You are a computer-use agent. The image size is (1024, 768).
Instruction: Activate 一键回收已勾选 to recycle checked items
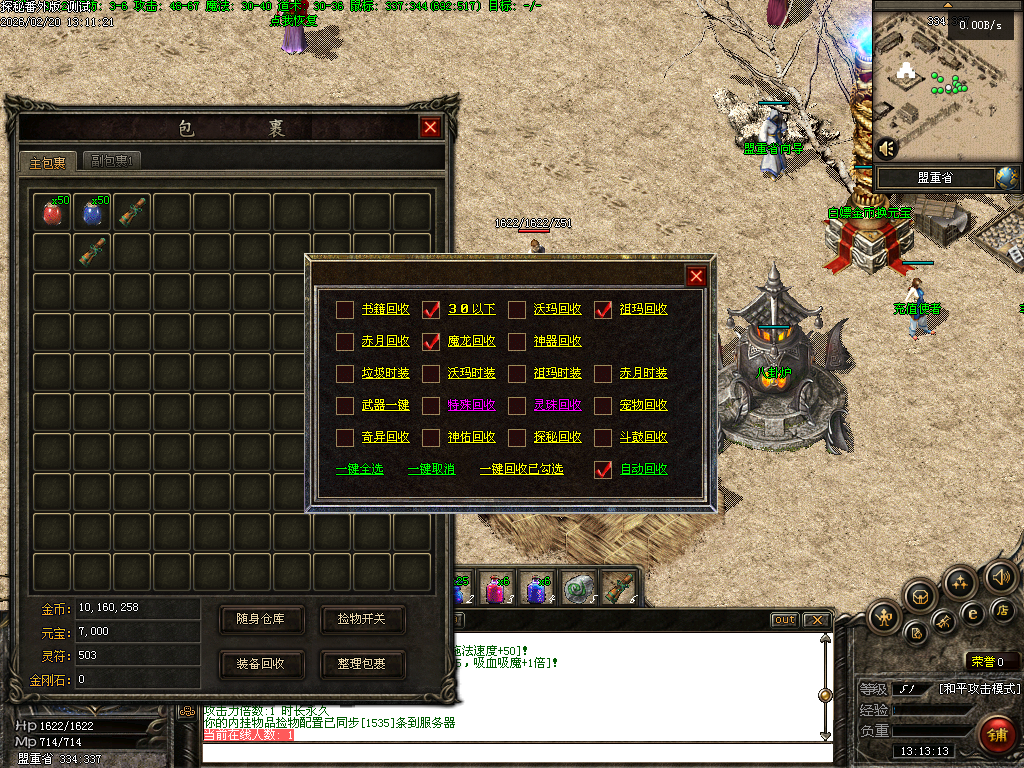point(521,469)
